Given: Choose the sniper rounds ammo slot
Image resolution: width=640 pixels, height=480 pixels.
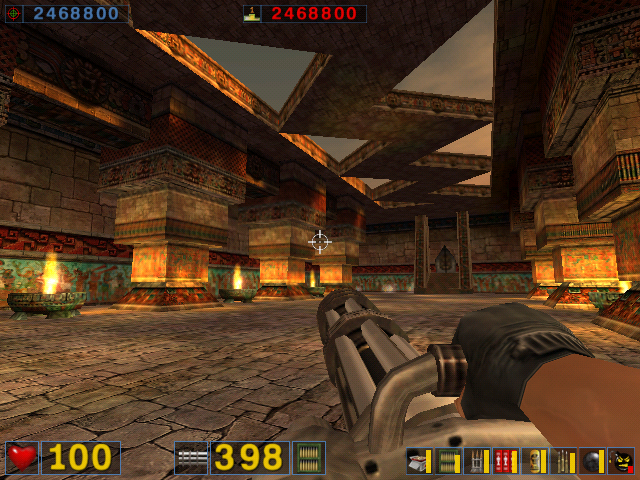Looking at the screenshot, I should pos(564,461).
